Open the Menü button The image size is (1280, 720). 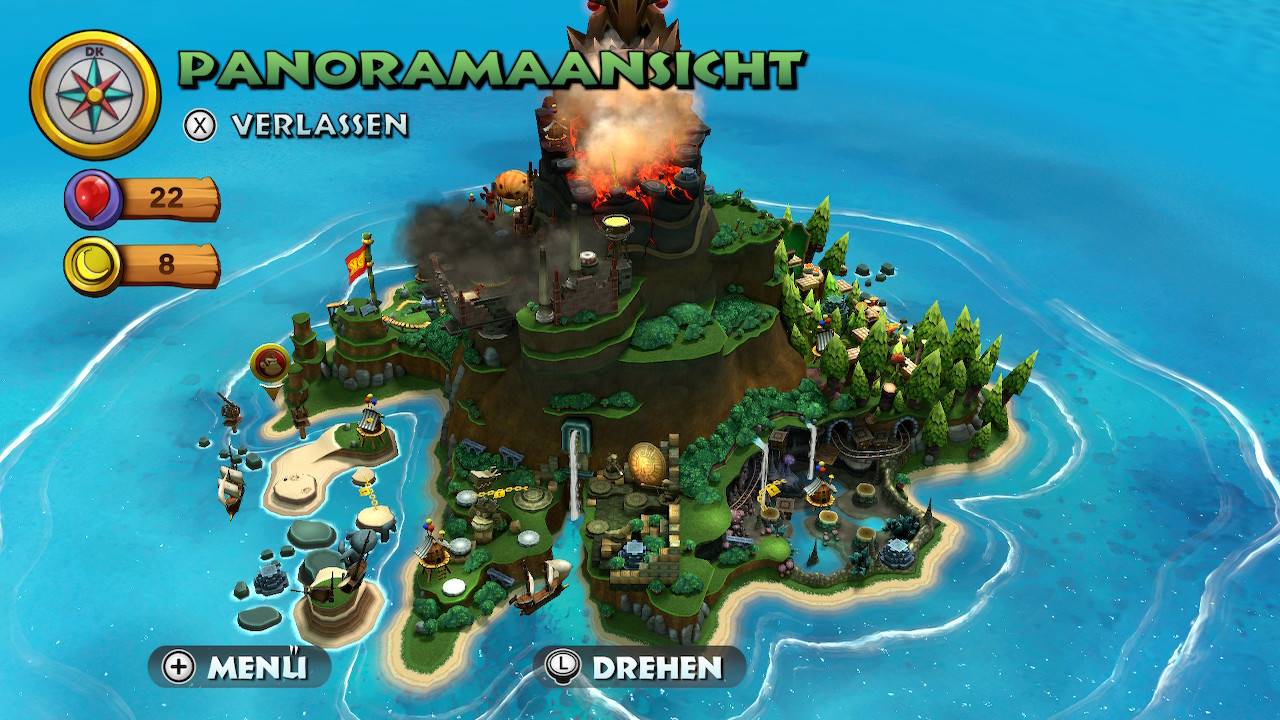(x=240, y=667)
